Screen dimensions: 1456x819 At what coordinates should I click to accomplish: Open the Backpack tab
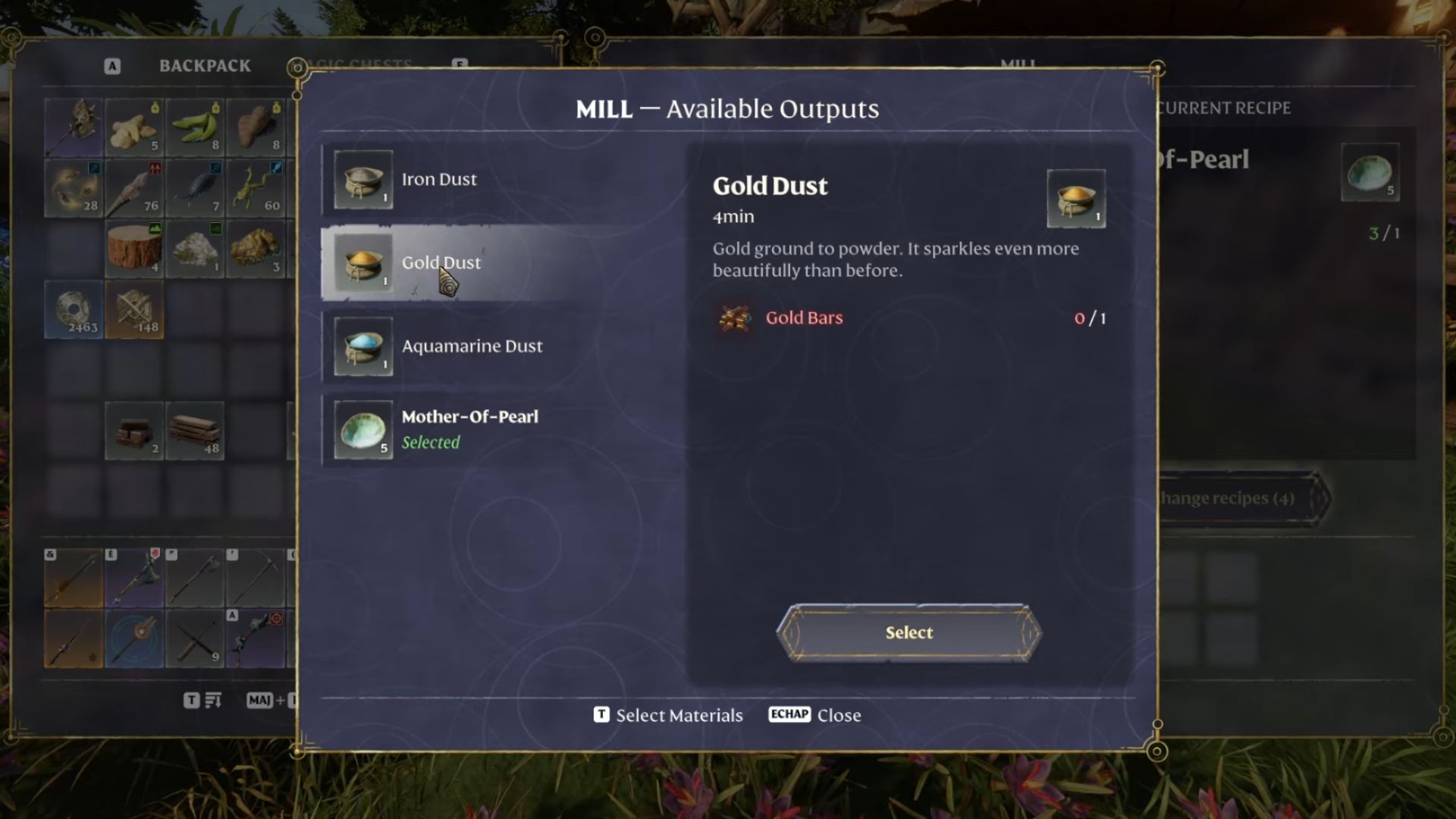pyautogui.click(x=204, y=66)
